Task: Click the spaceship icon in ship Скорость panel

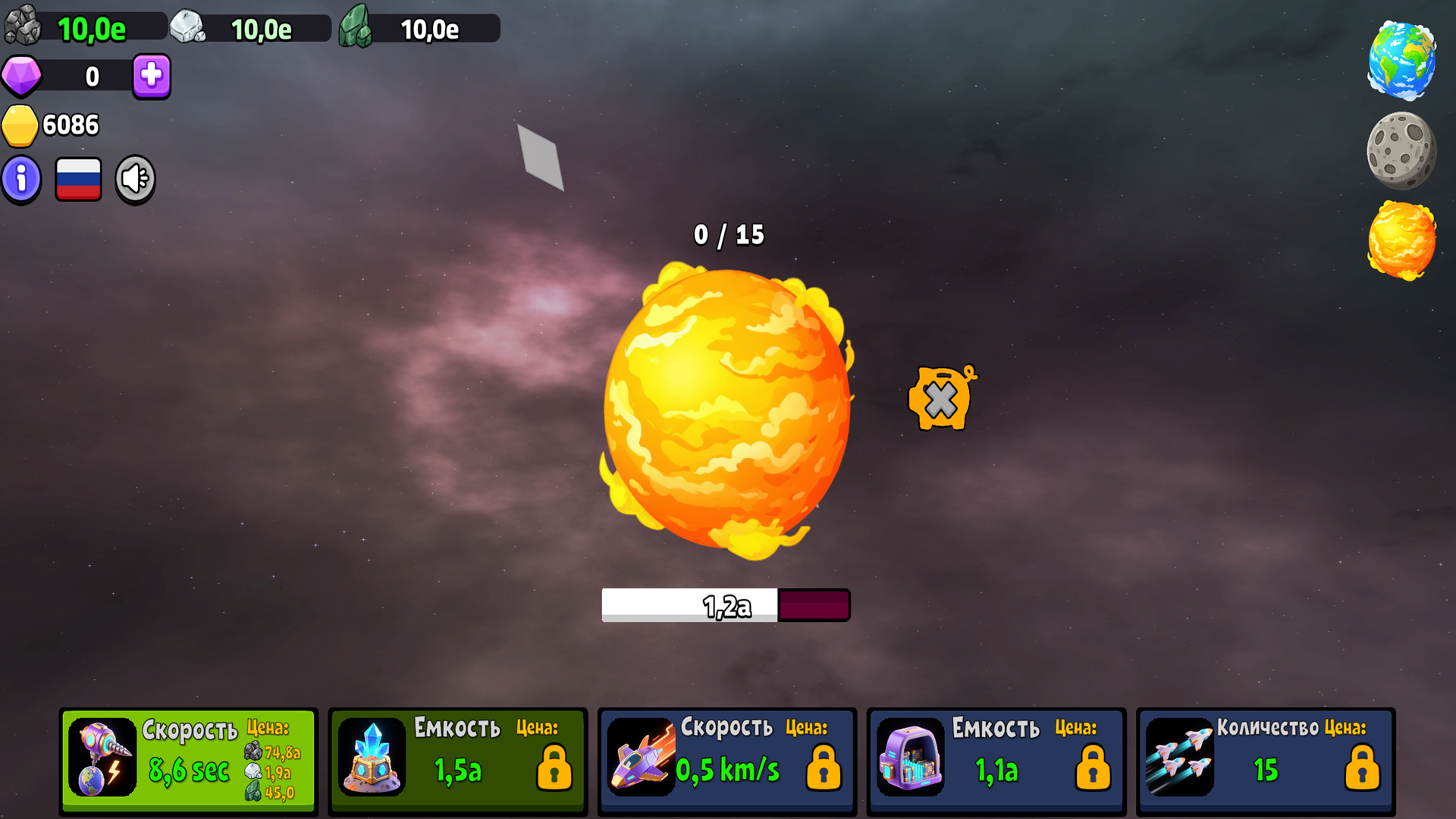Action: point(641,758)
